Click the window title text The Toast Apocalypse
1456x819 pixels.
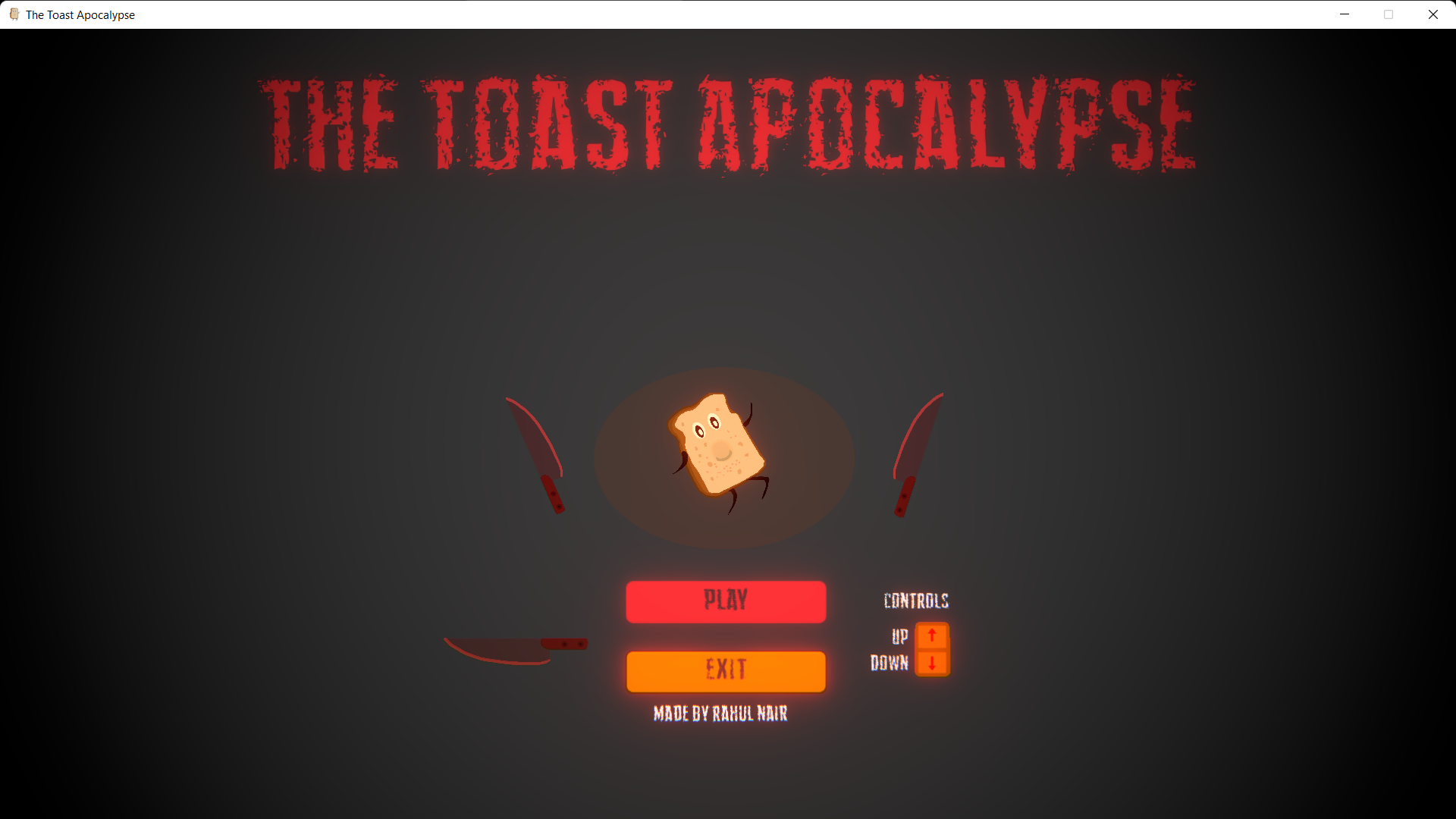point(80,14)
